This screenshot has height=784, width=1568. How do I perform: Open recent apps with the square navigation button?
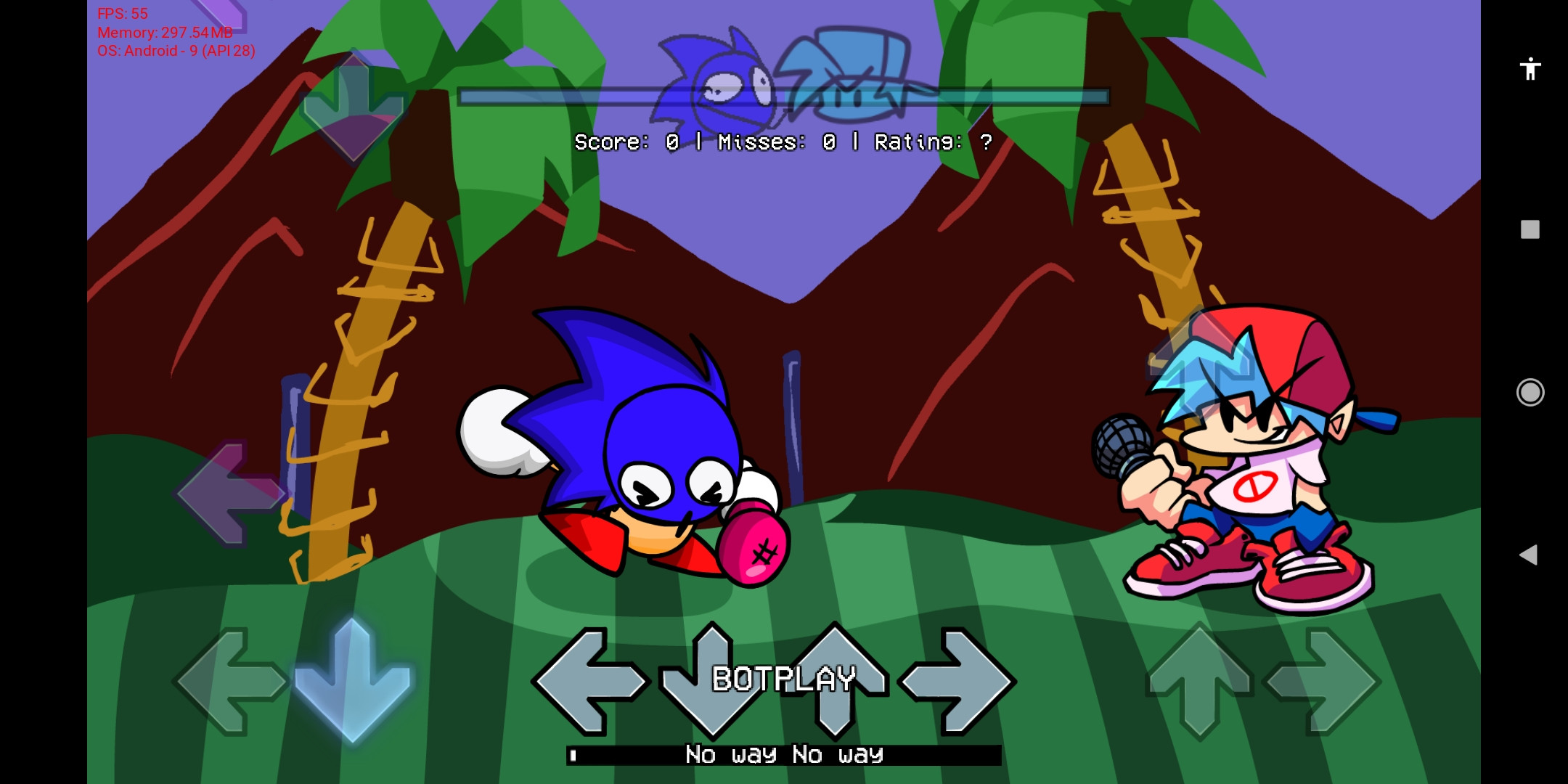[1530, 229]
